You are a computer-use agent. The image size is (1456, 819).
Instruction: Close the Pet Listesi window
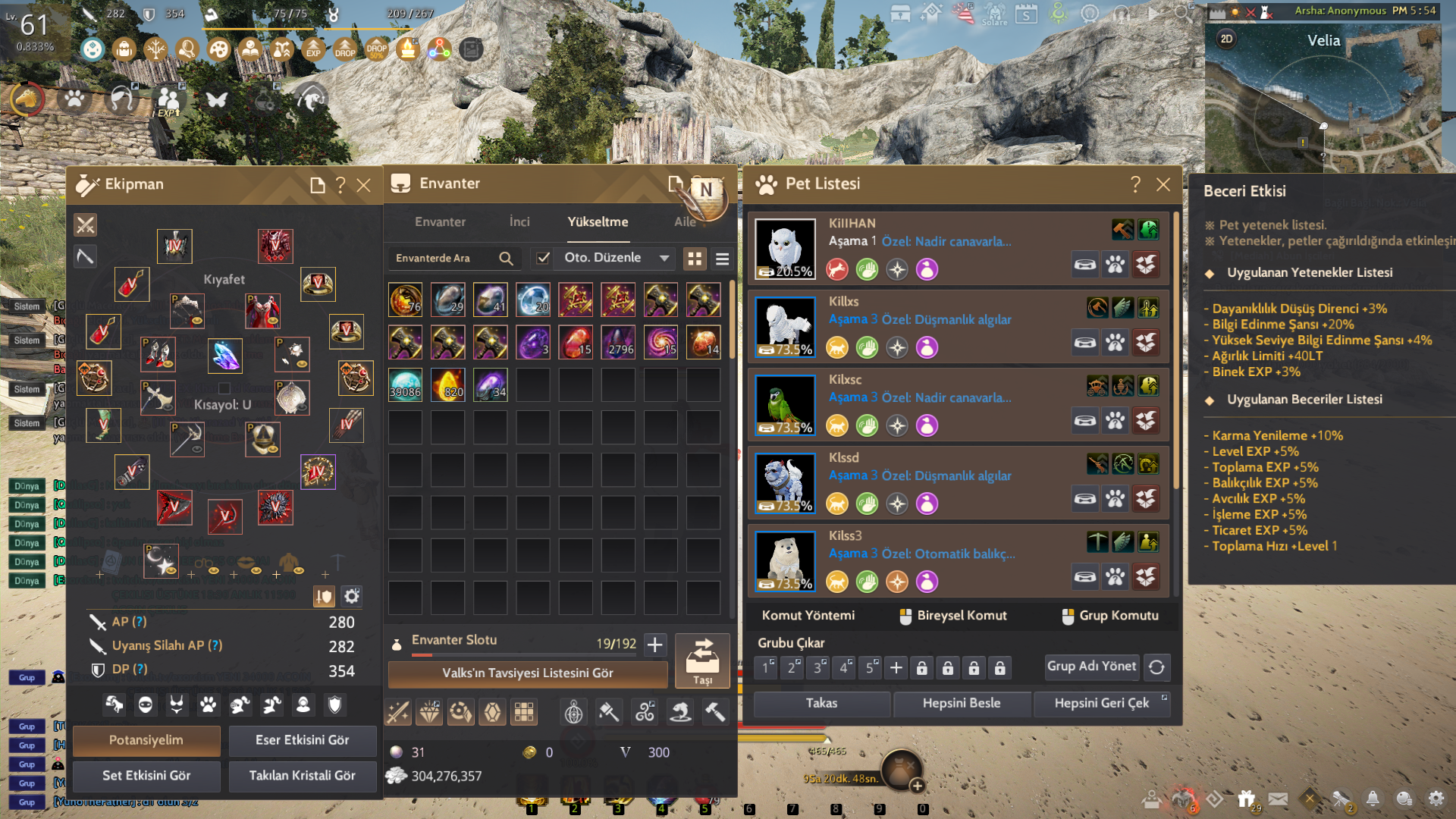coord(1163,184)
